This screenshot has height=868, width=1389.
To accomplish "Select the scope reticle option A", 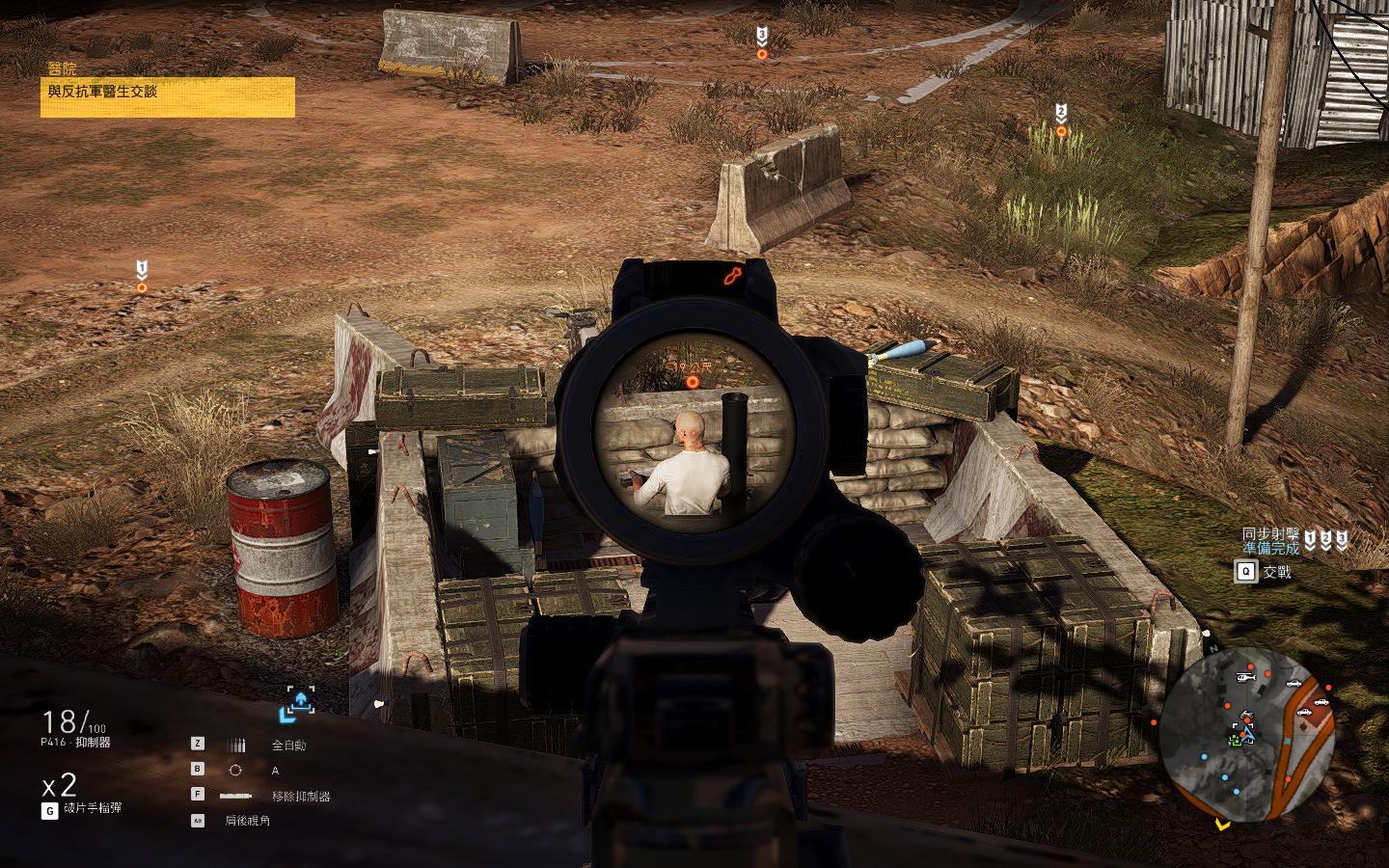I will (275, 770).
